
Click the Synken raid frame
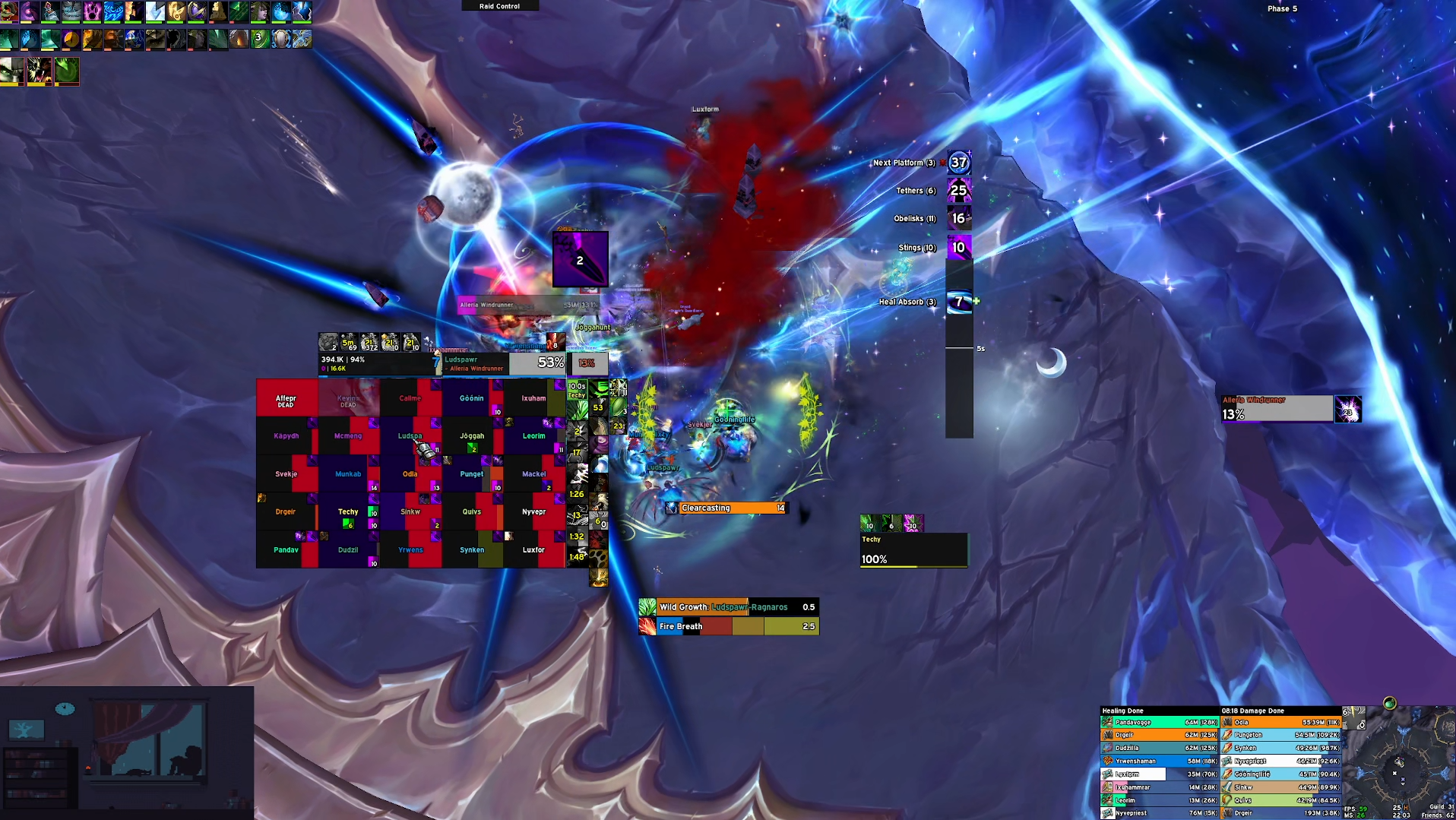click(x=471, y=549)
